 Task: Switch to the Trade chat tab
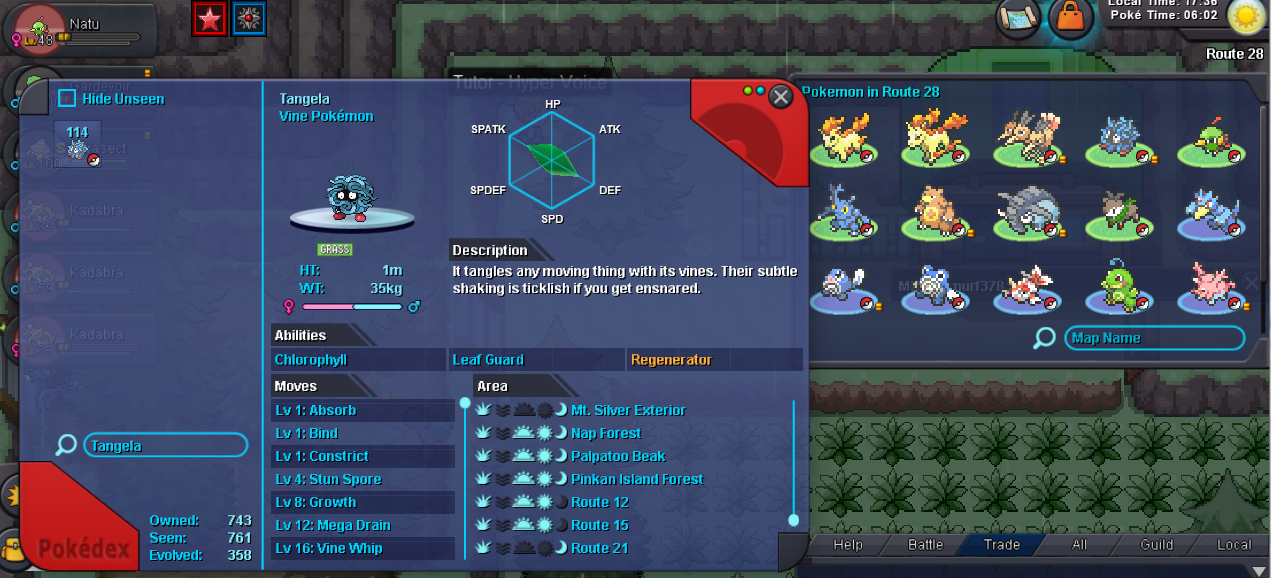point(1001,545)
